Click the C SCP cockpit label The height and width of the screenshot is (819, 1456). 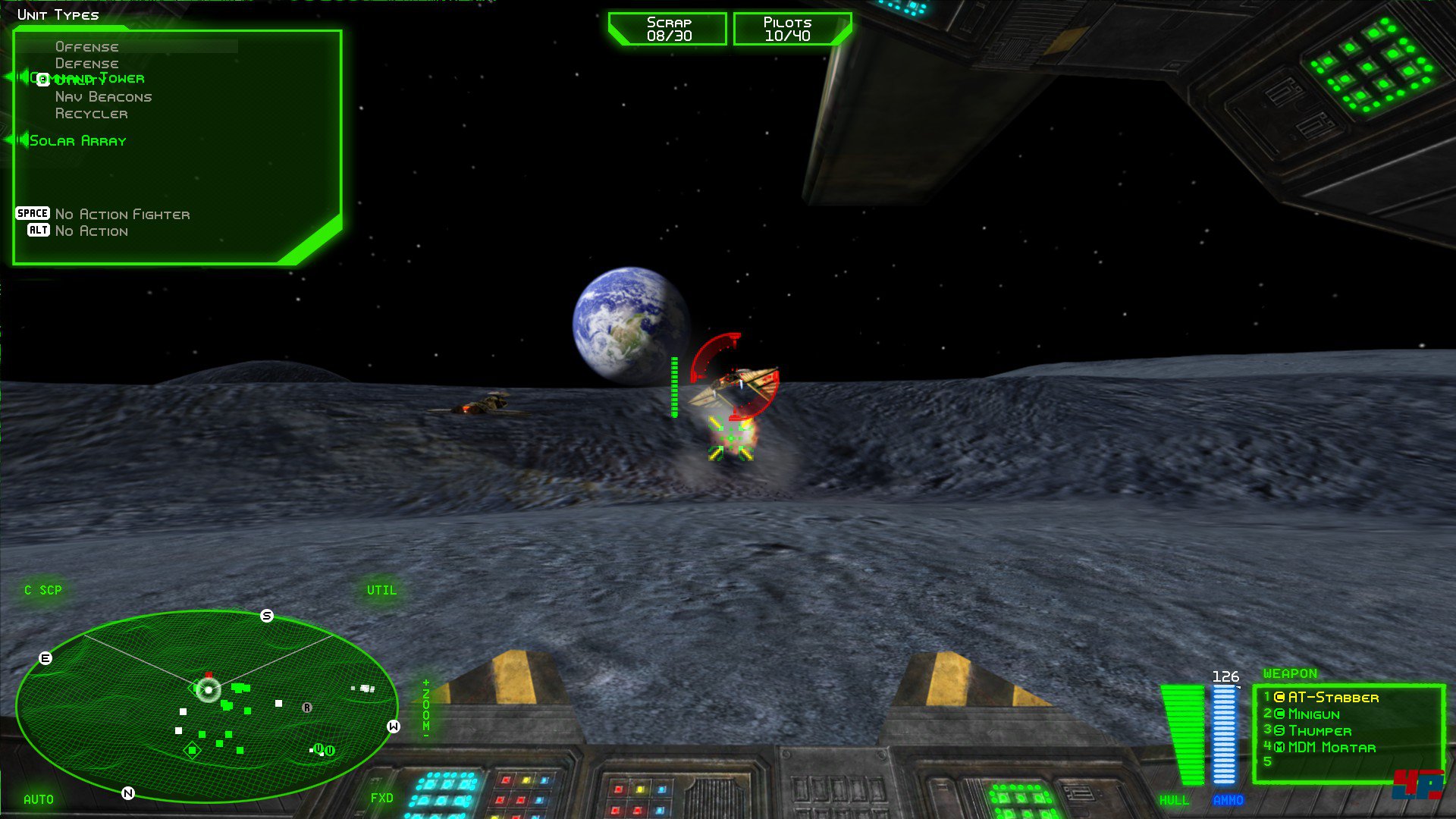[43, 590]
